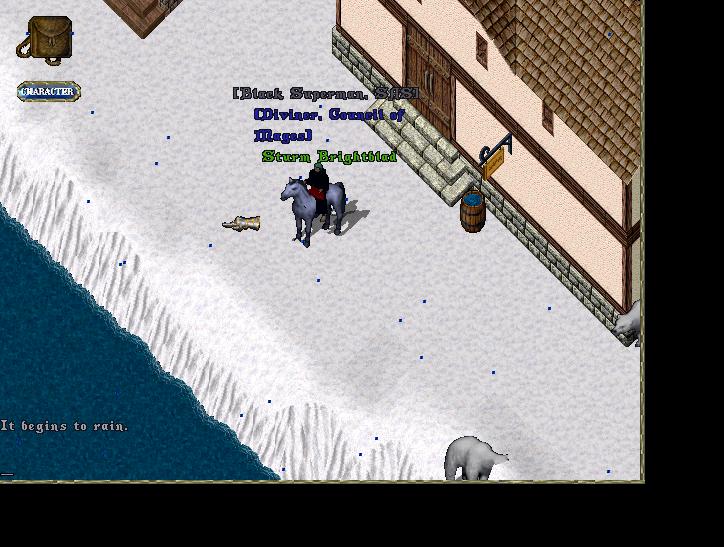Image resolution: width=724 pixels, height=547 pixels.
Task: Open the backpack inventory icon
Action: click(44, 40)
